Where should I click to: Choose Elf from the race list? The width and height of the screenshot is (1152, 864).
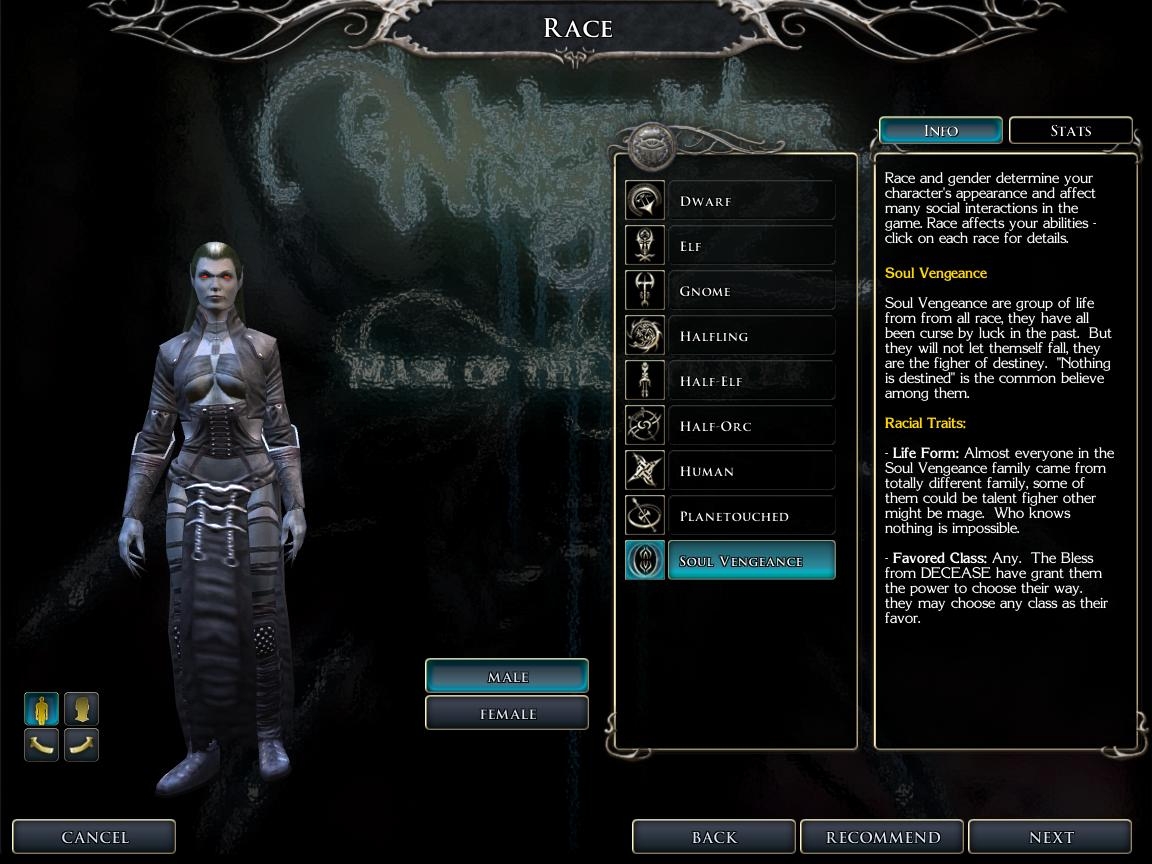750,246
